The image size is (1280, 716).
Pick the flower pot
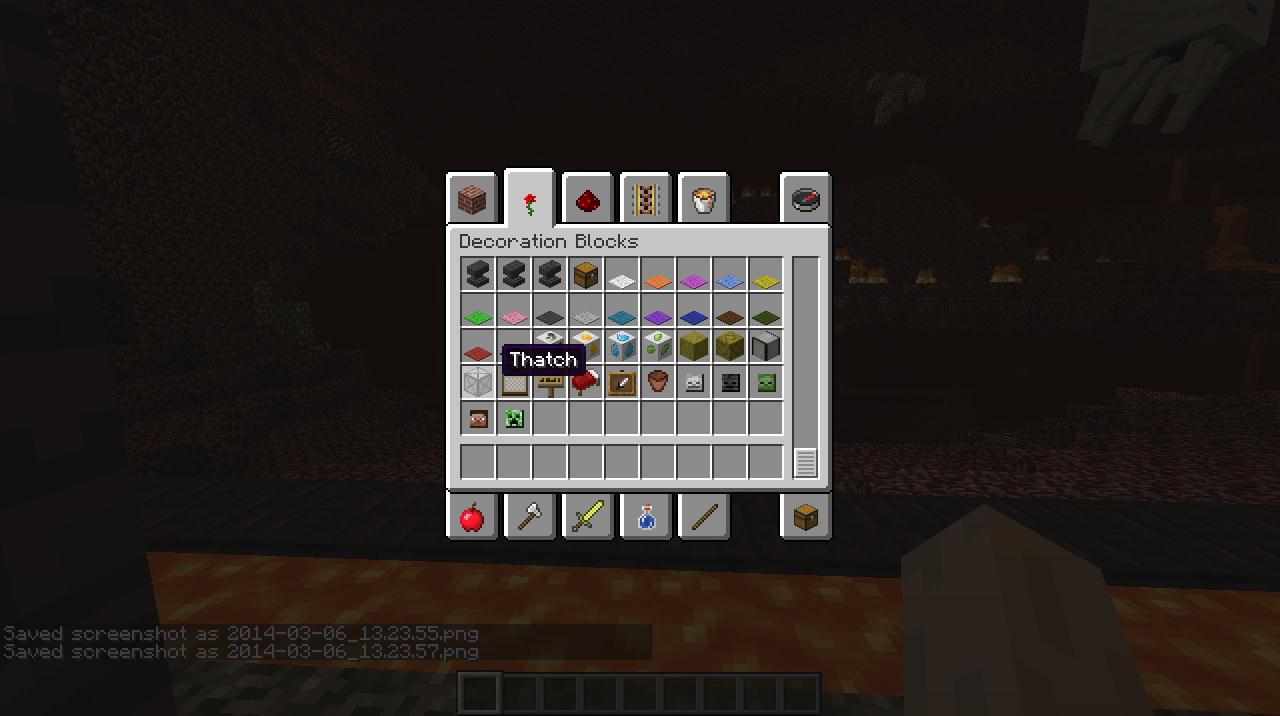pos(658,383)
